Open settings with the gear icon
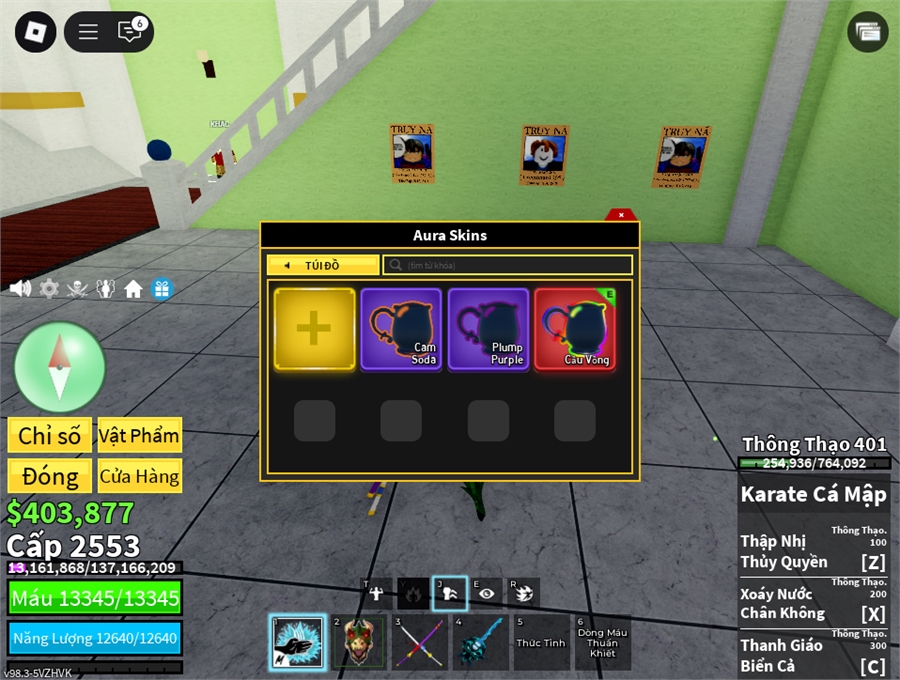The width and height of the screenshot is (900, 680). point(49,289)
